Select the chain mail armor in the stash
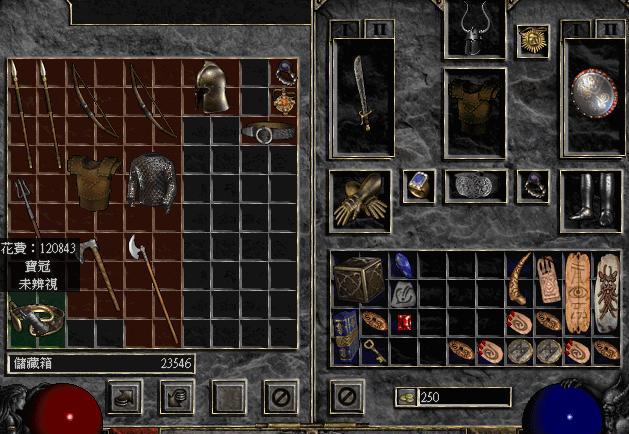The width and height of the screenshot is (629, 434). (152, 179)
